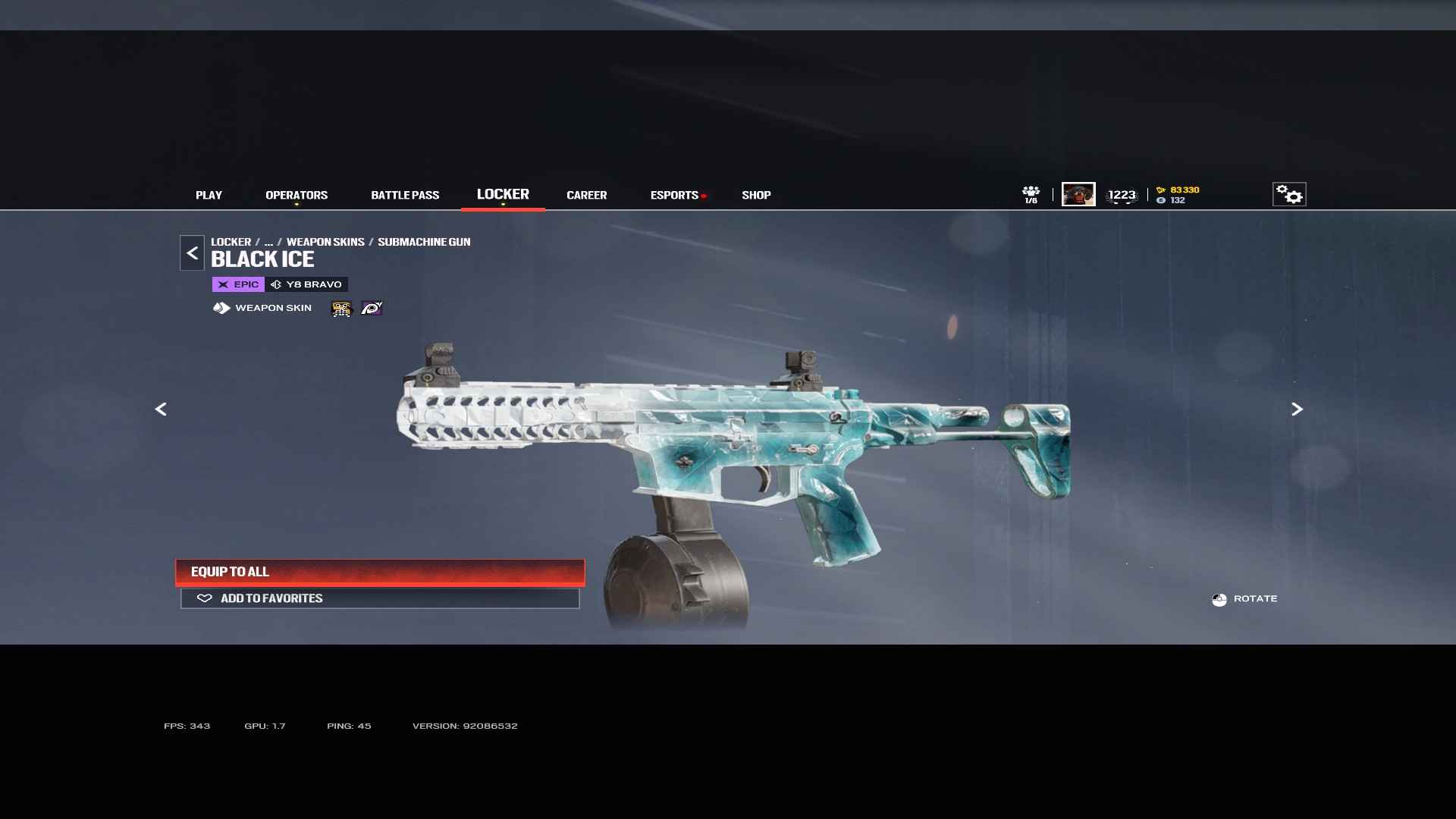Add Black Ice to favorites
Viewport: 1456px width, 819px height.
380,598
